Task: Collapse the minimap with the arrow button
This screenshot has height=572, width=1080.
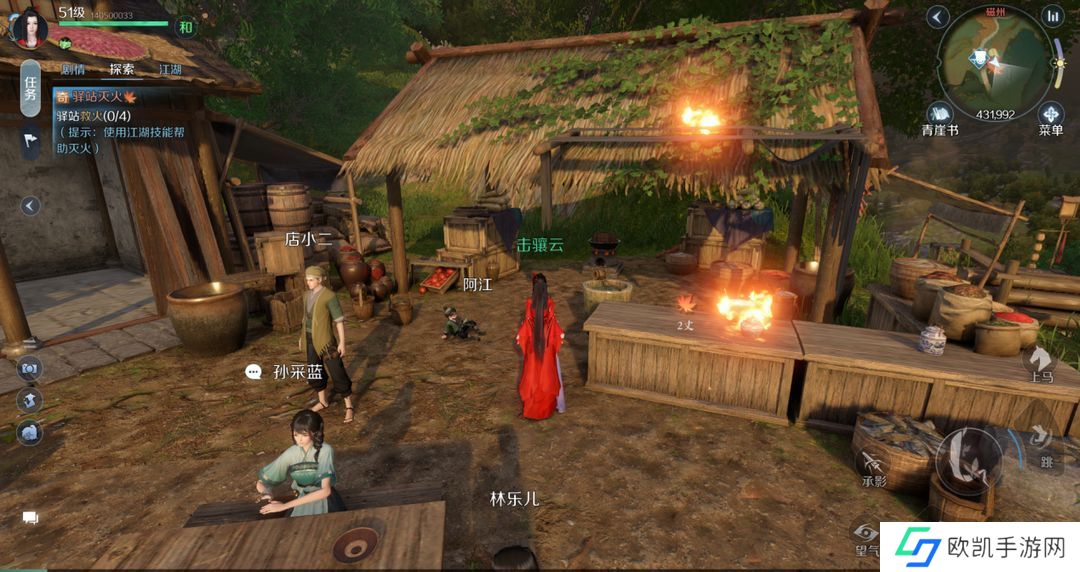Action: (x=937, y=16)
